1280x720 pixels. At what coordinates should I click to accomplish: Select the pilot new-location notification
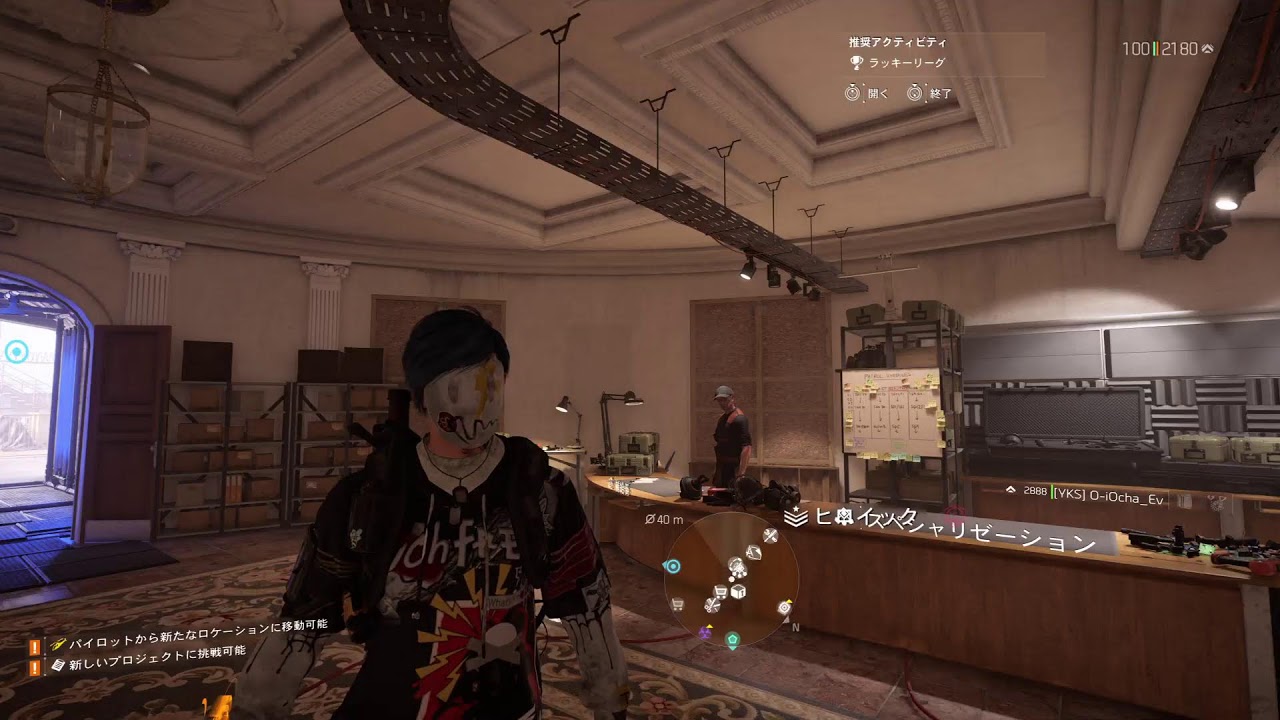click(x=190, y=625)
